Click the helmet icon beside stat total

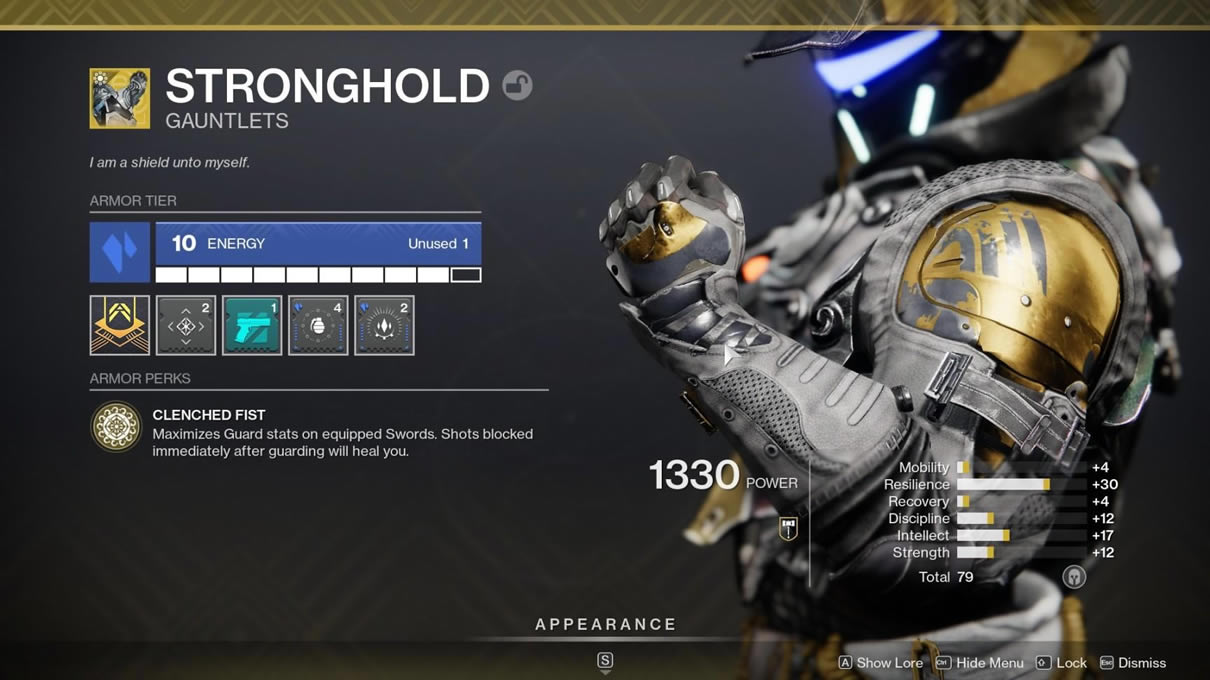1074,577
